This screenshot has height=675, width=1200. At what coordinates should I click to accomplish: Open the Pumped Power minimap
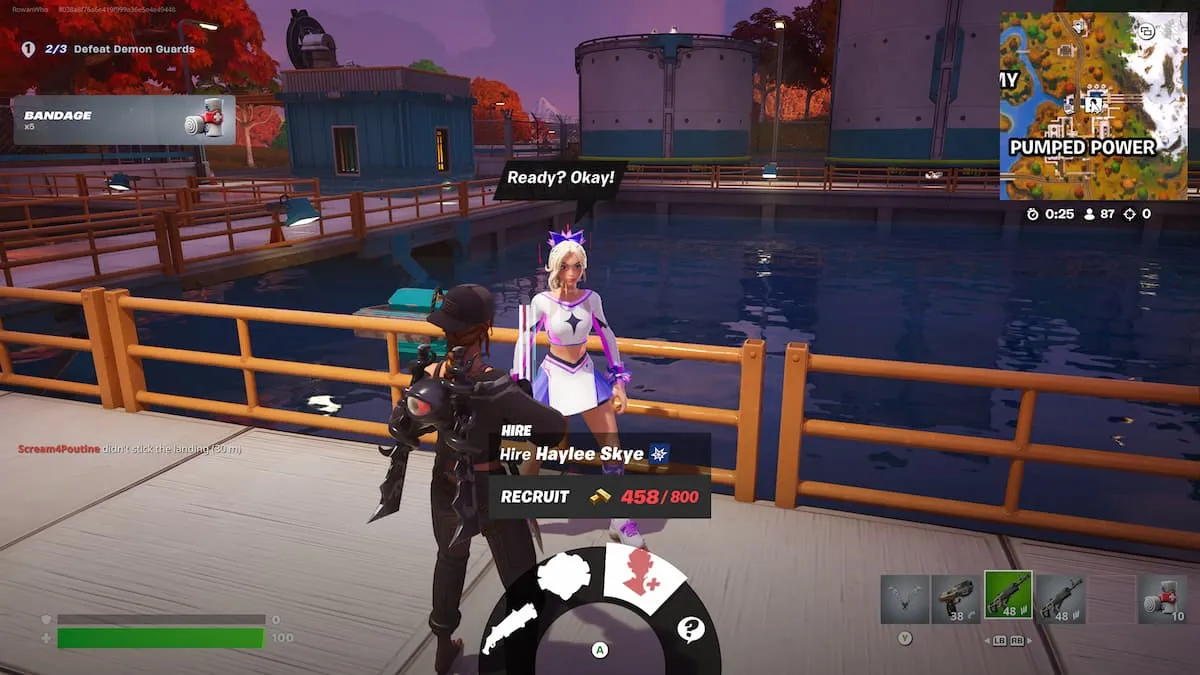pyautogui.click(x=1093, y=105)
